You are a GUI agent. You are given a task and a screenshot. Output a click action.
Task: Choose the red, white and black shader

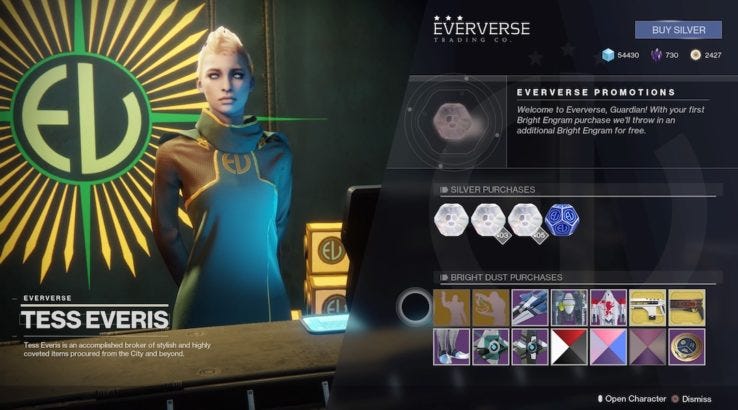(567, 346)
